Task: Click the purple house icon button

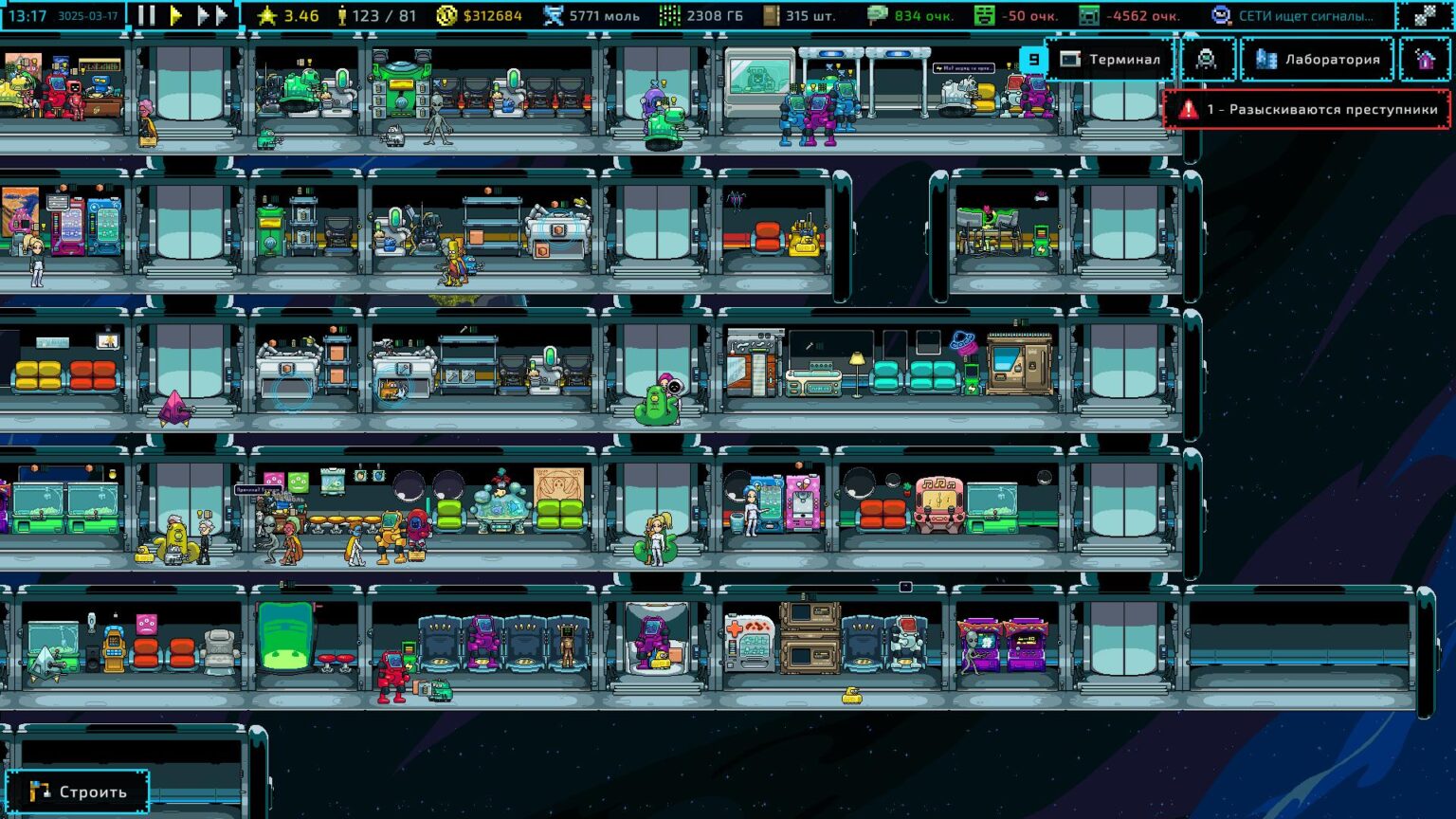Action: (x=1425, y=60)
